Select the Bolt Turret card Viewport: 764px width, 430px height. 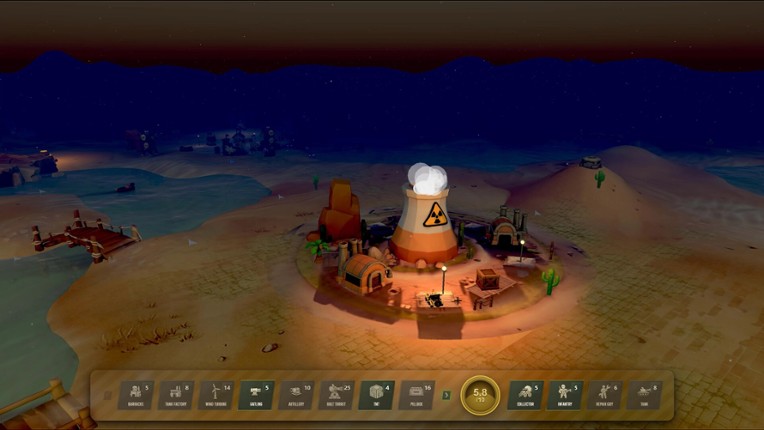click(x=337, y=395)
